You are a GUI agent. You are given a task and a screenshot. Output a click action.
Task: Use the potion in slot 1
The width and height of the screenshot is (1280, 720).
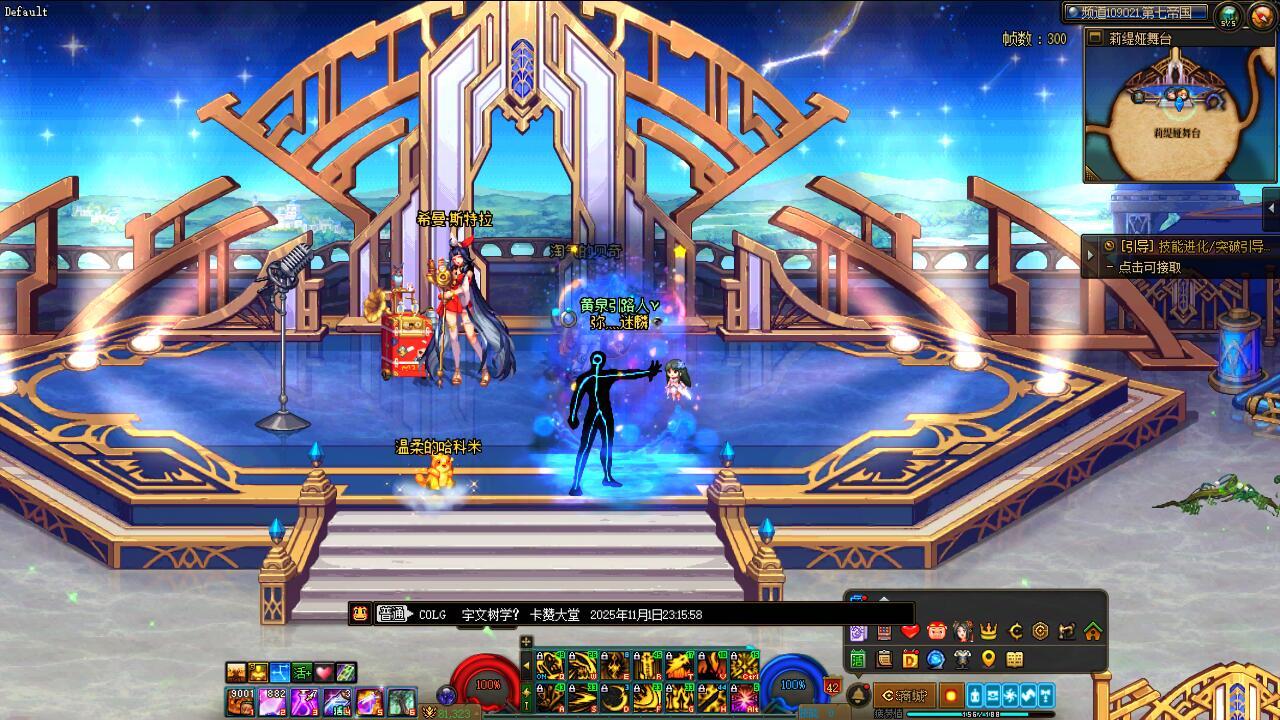pyautogui.click(x=241, y=702)
